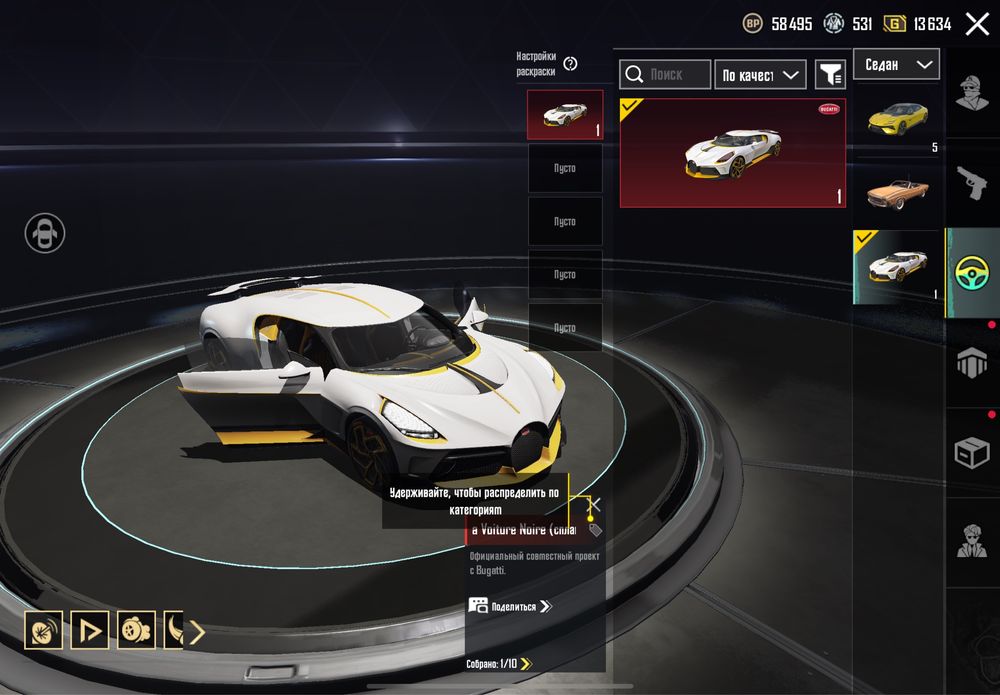The height and width of the screenshot is (695, 1000).
Task: Switch to the steering wheel vehicles tab
Action: (972, 272)
